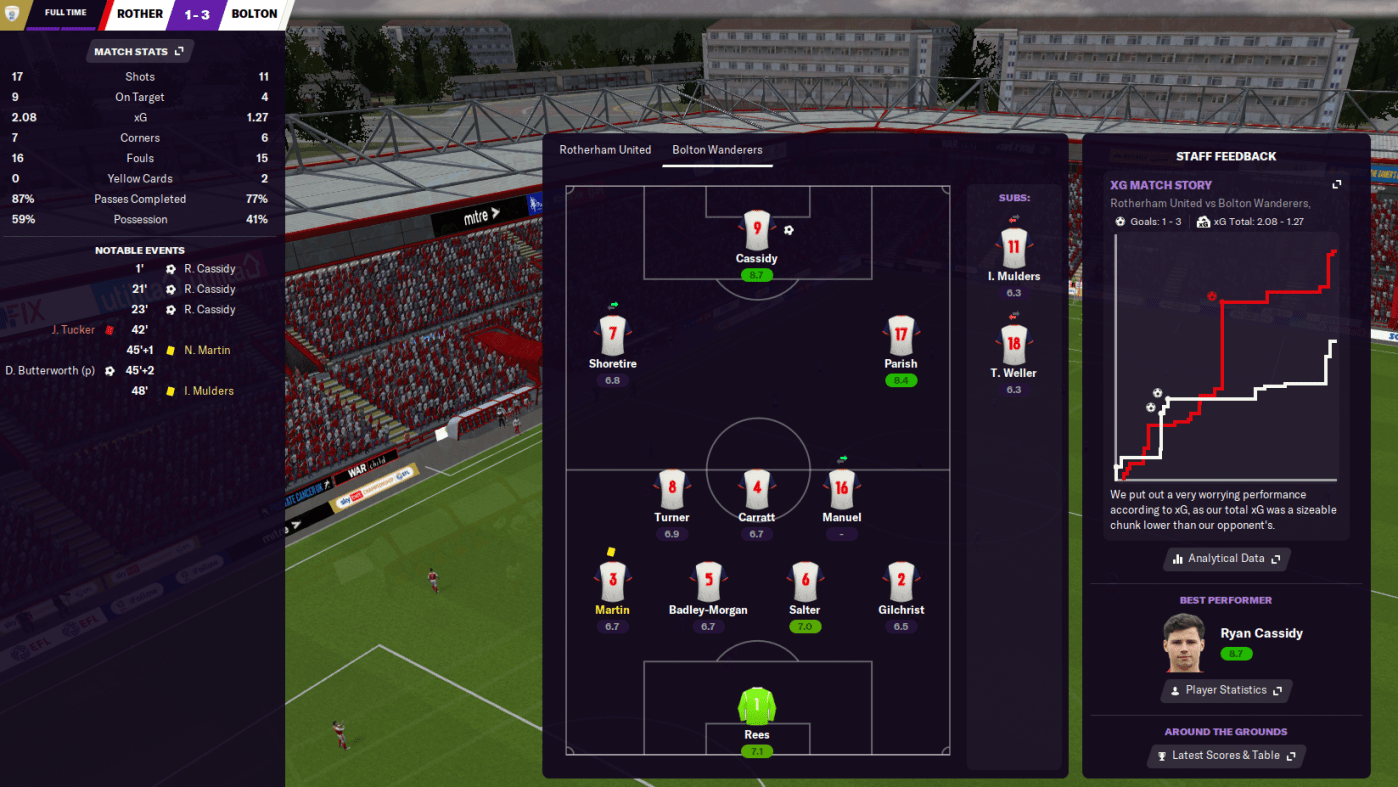This screenshot has width=1398, height=787.
Task: Expand the xG Match Story chart
Action: pos(1337,185)
